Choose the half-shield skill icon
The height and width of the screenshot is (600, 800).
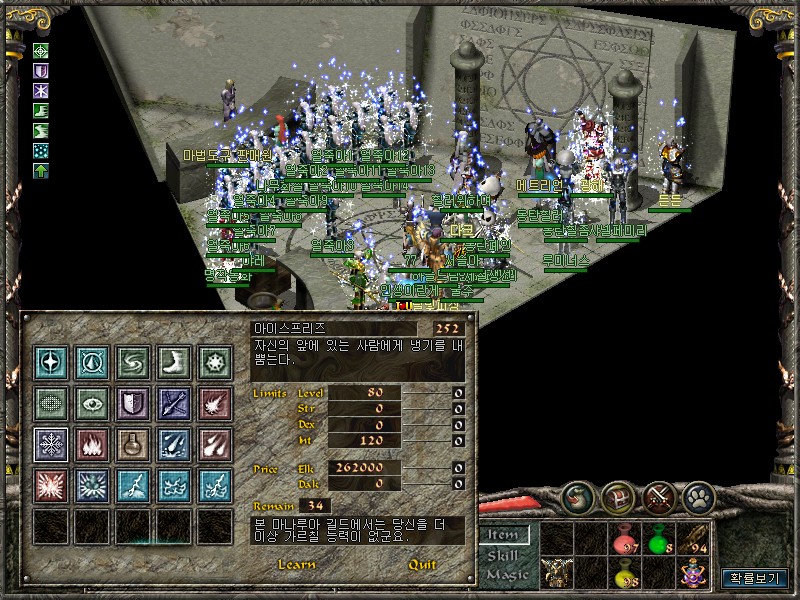(x=132, y=402)
